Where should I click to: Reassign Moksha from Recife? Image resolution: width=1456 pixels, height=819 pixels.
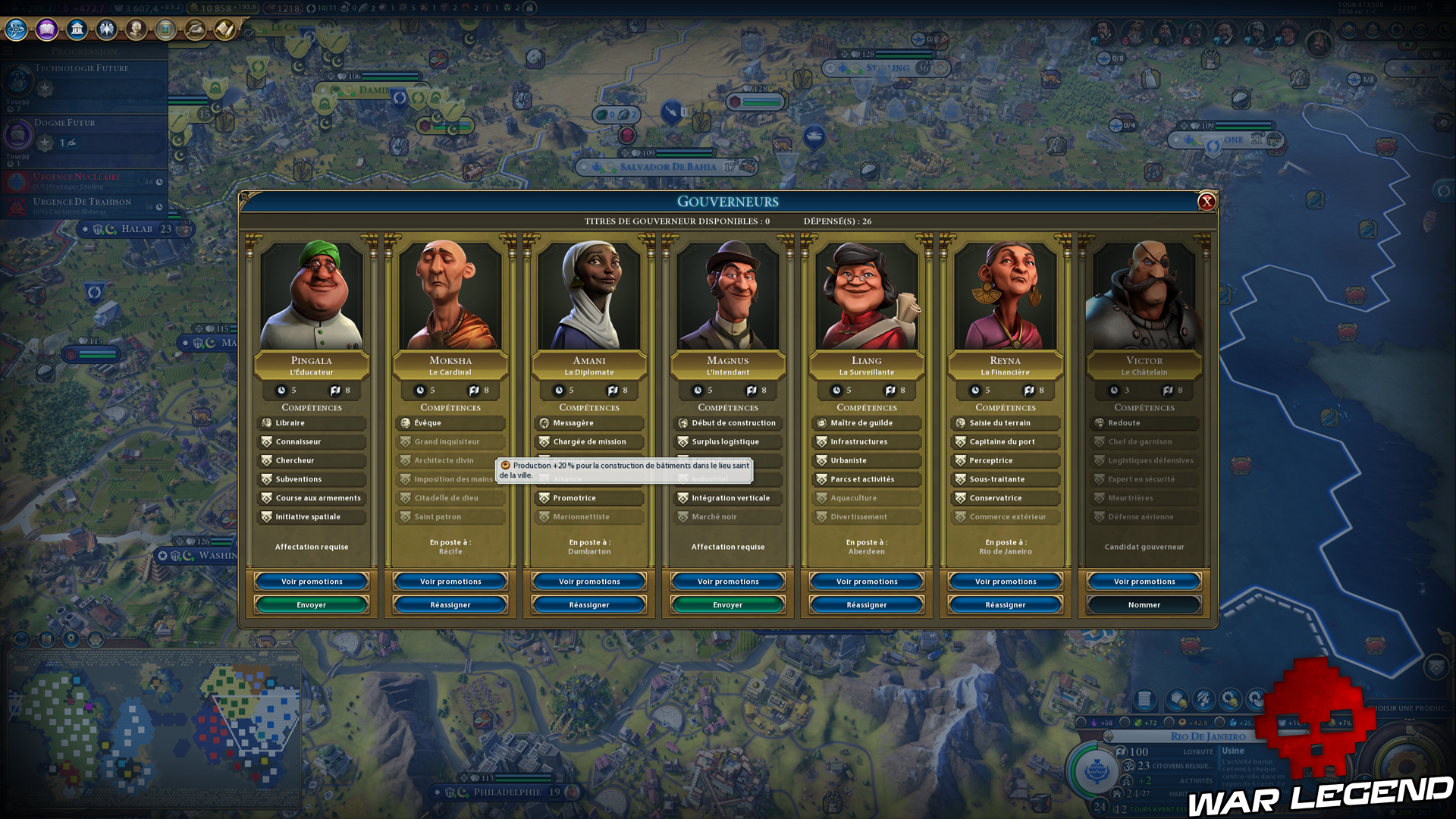coord(450,605)
